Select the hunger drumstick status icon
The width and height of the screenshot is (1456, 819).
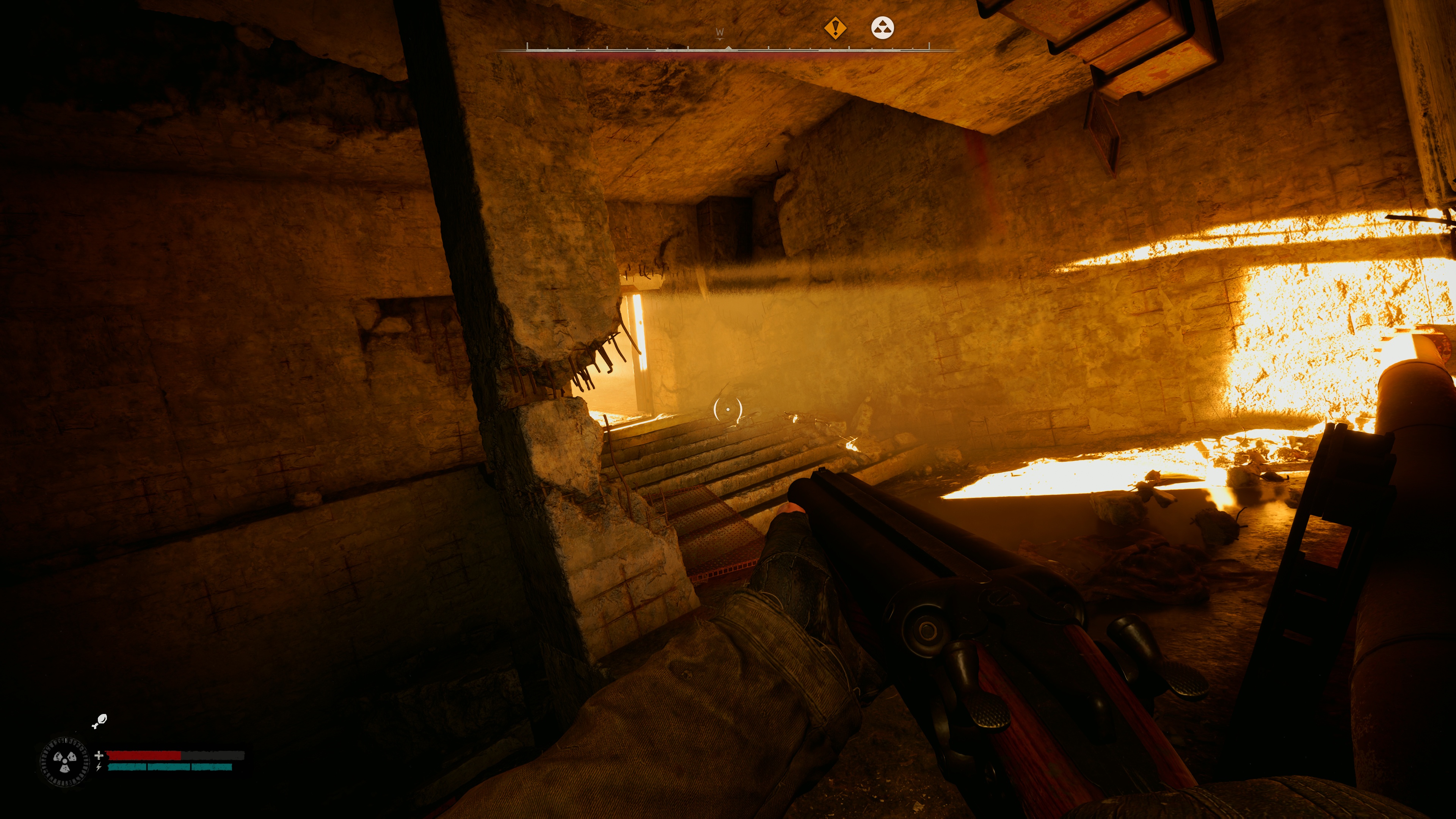(x=99, y=721)
